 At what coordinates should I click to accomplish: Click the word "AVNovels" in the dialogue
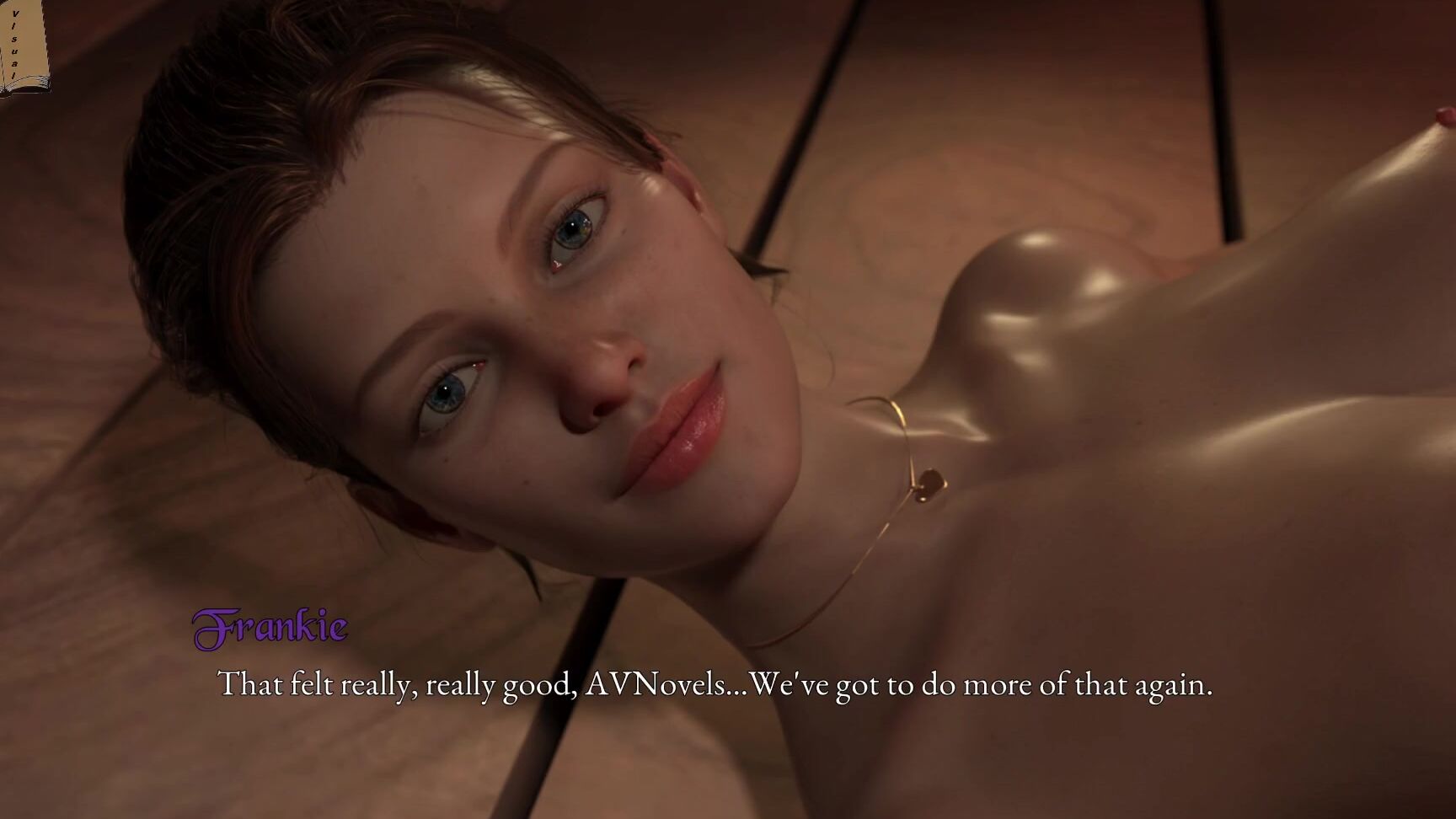pos(656,686)
